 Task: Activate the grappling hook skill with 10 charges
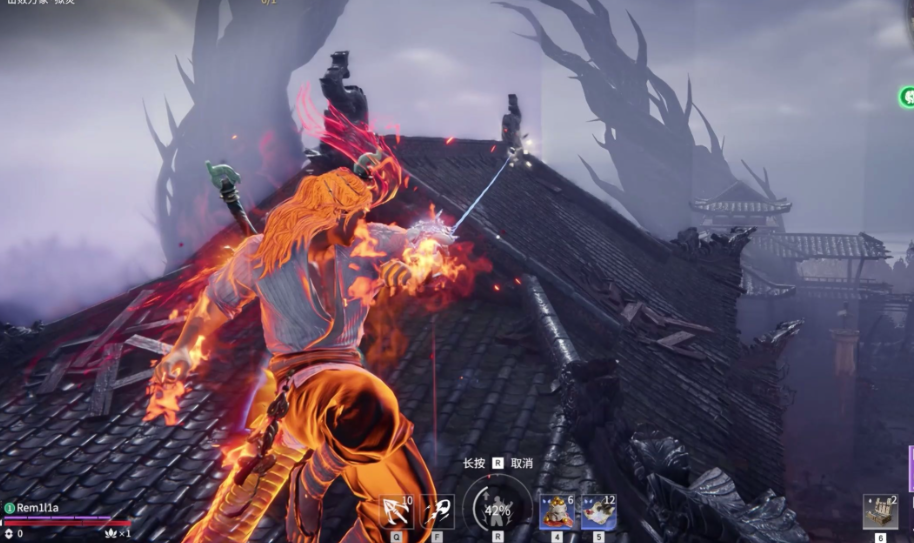click(397, 512)
